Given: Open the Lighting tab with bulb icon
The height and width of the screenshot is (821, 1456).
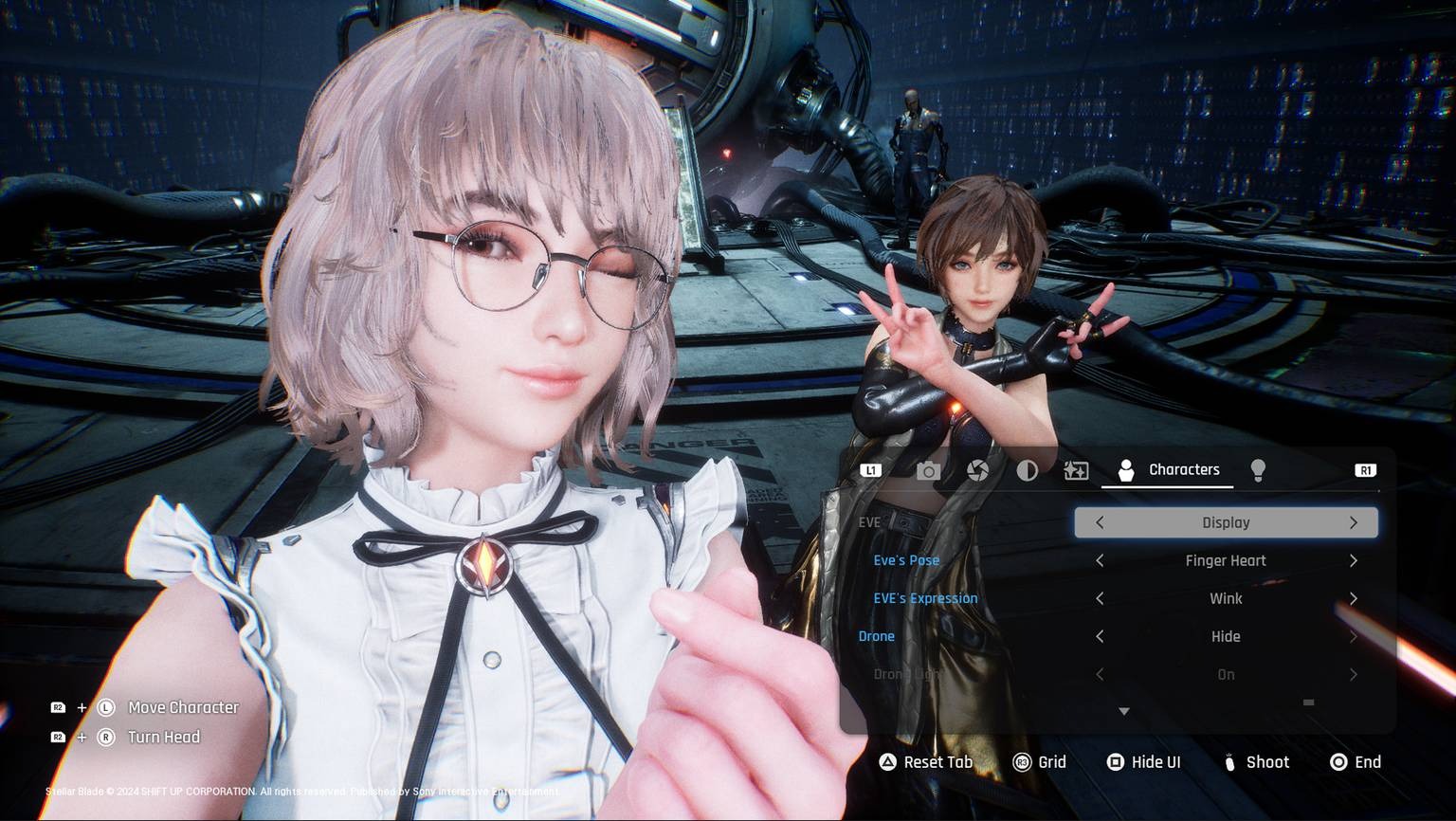Looking at the screenshot, I should [x=1258, y=469].
